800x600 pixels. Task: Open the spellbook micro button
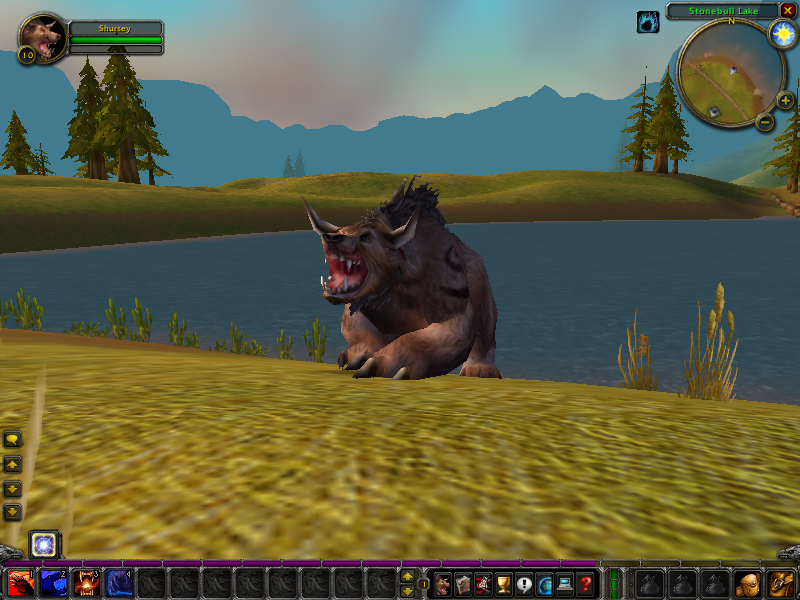[x=463, y=584]
